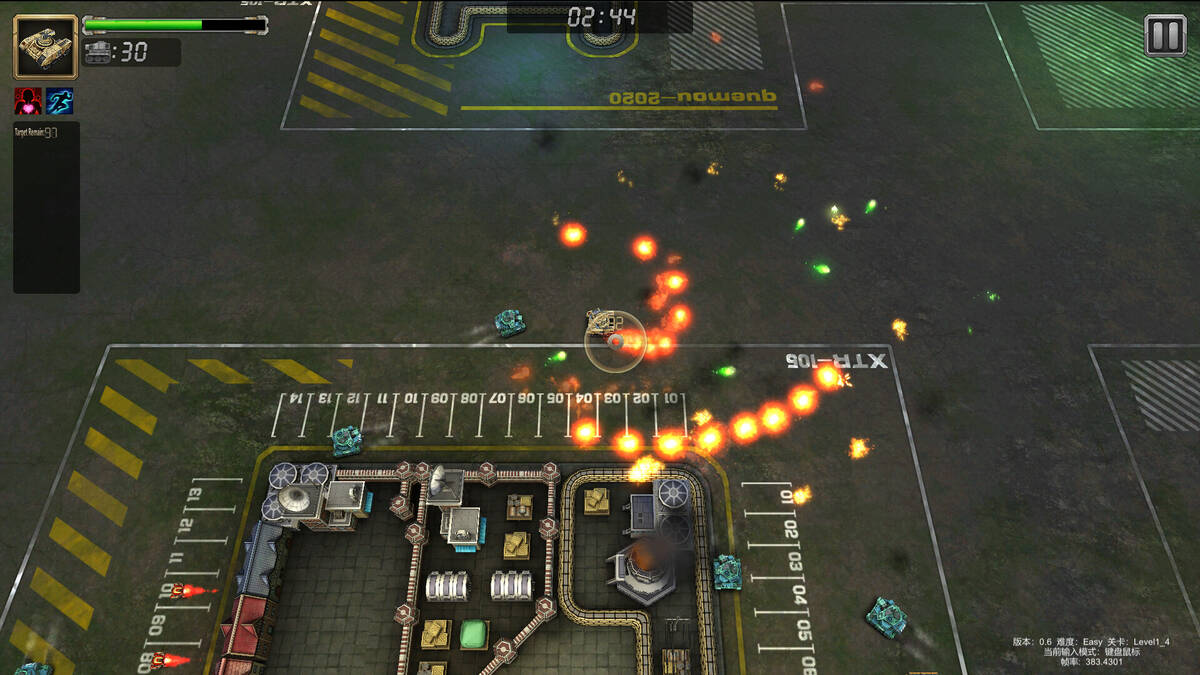Screen dimensions: 1200x675
Task: Open the Target Remain objective panel
Action: coord(46,207)
